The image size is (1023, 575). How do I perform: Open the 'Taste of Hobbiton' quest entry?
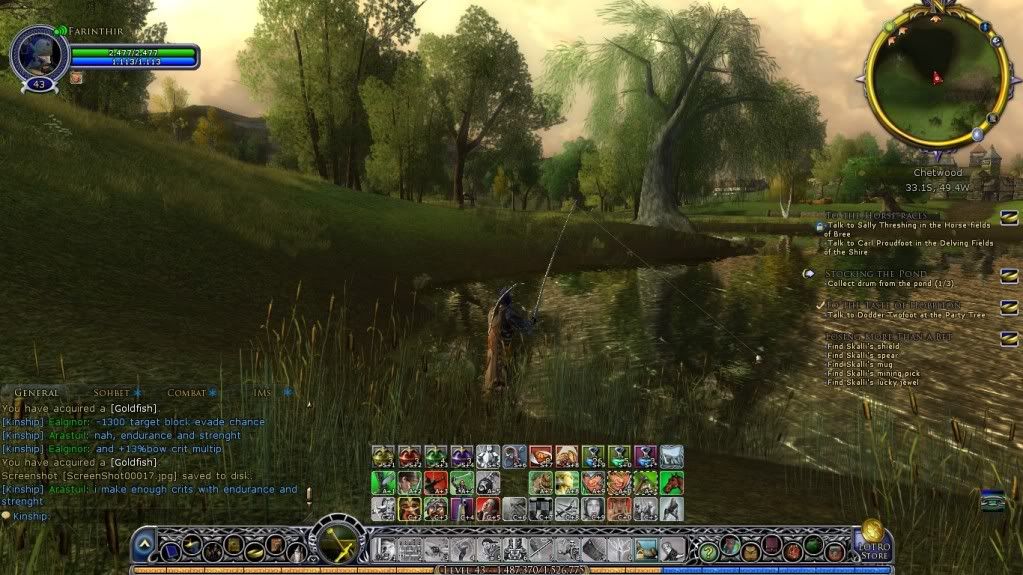pos(881,305)
